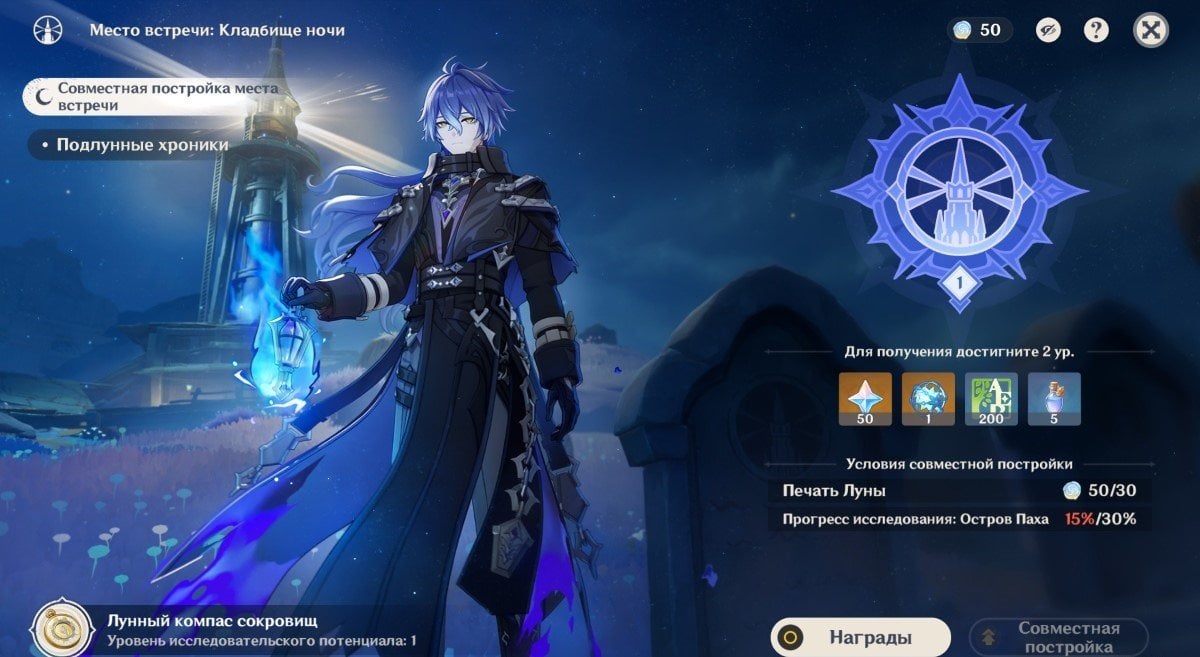Inspect the green reward item showing 200
Viewport: 1200px width, 657px height.
click(991, 399)
